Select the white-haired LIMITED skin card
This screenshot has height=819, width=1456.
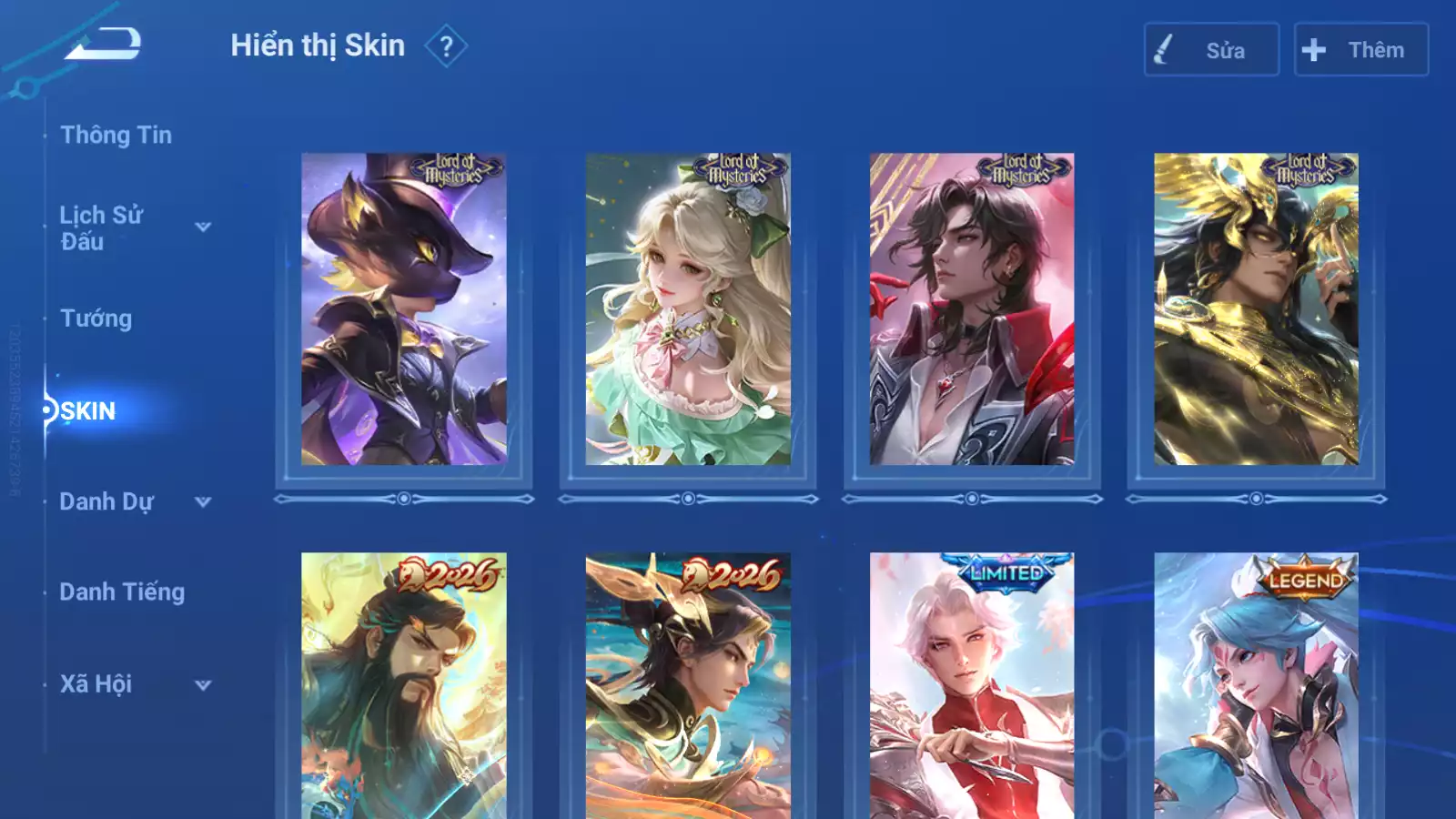click(x=972, y=686)
